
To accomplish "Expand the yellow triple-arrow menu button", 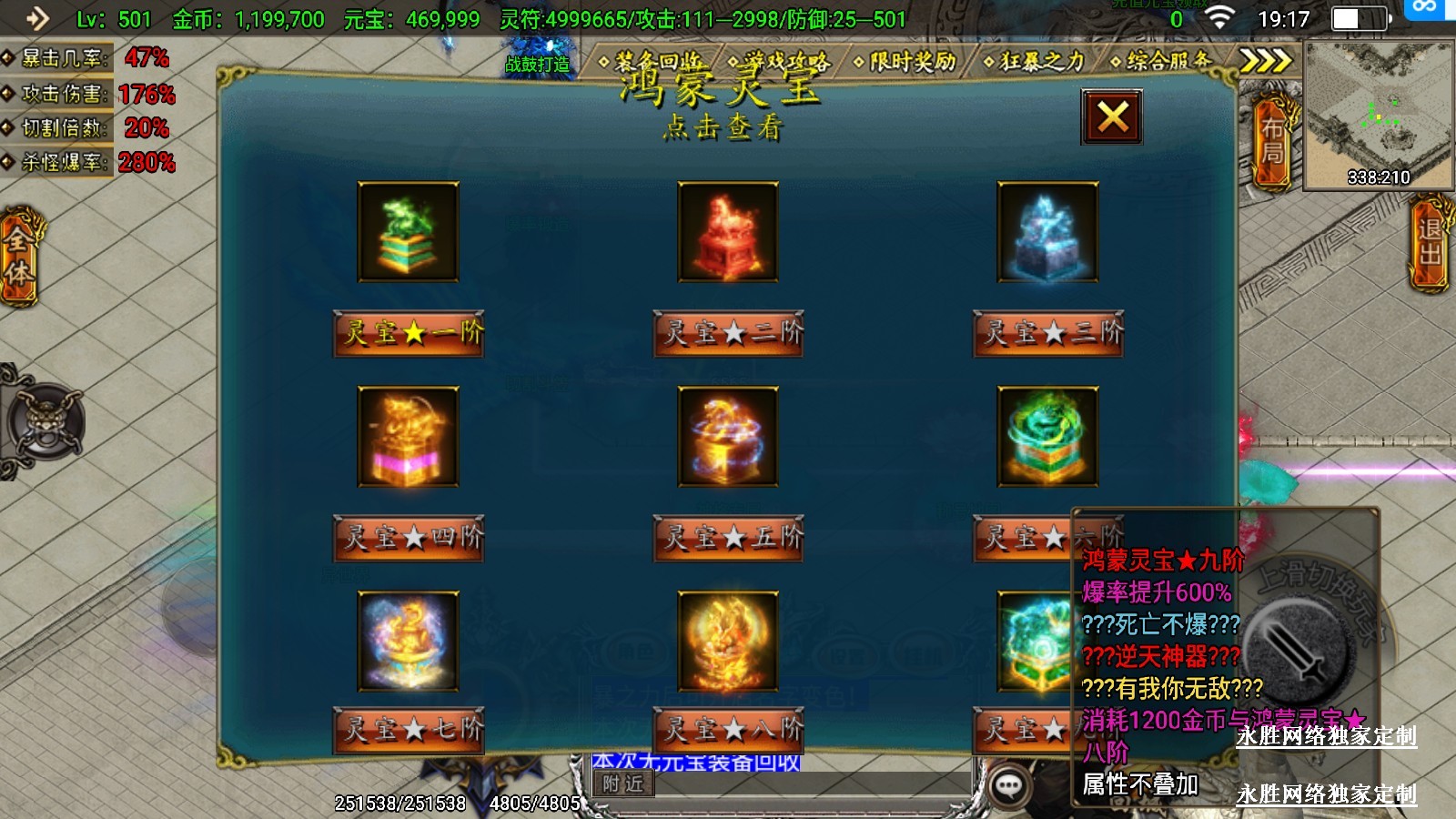I will point(1266,61).
